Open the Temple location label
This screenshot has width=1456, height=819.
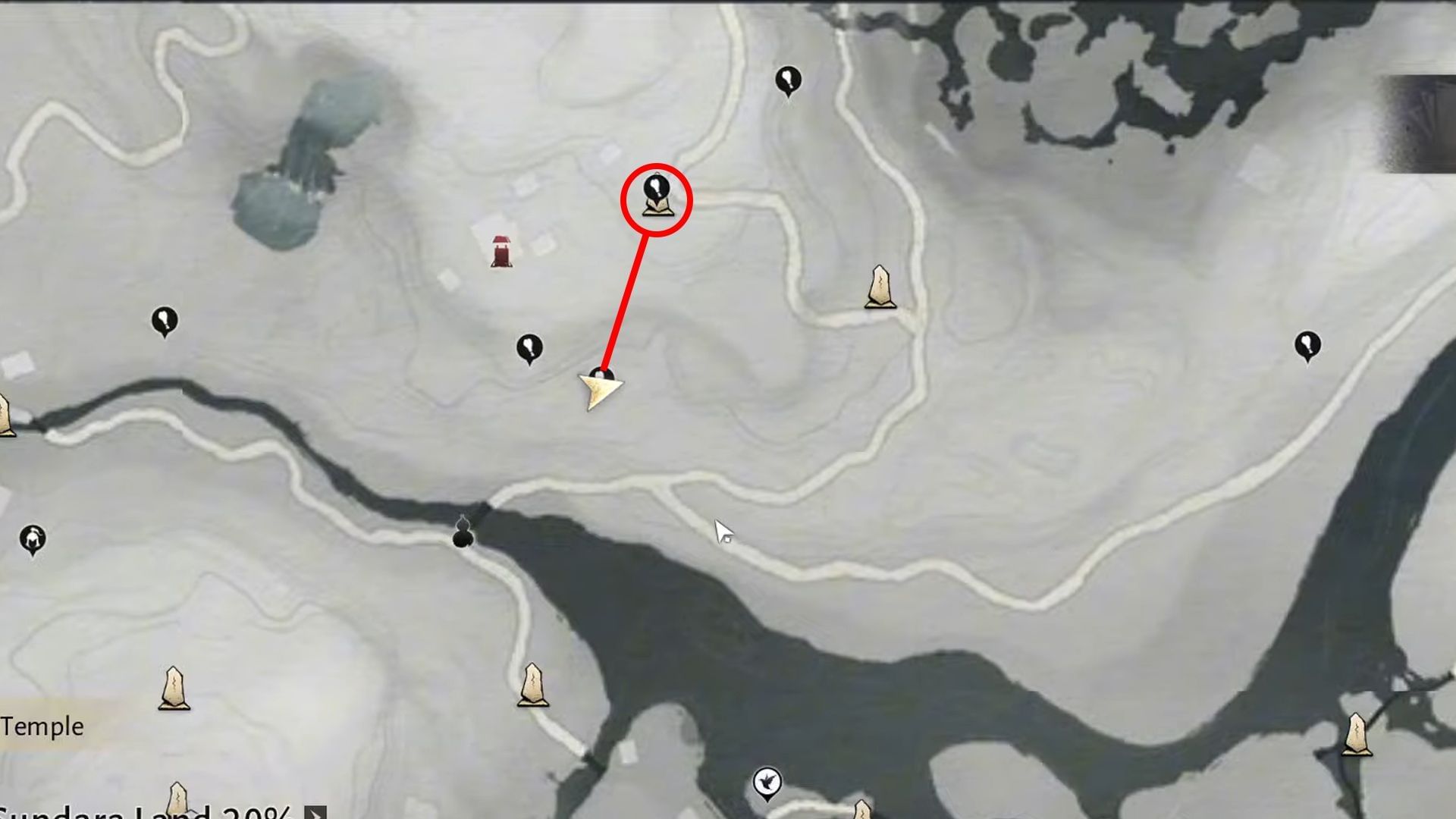(42, 724)
